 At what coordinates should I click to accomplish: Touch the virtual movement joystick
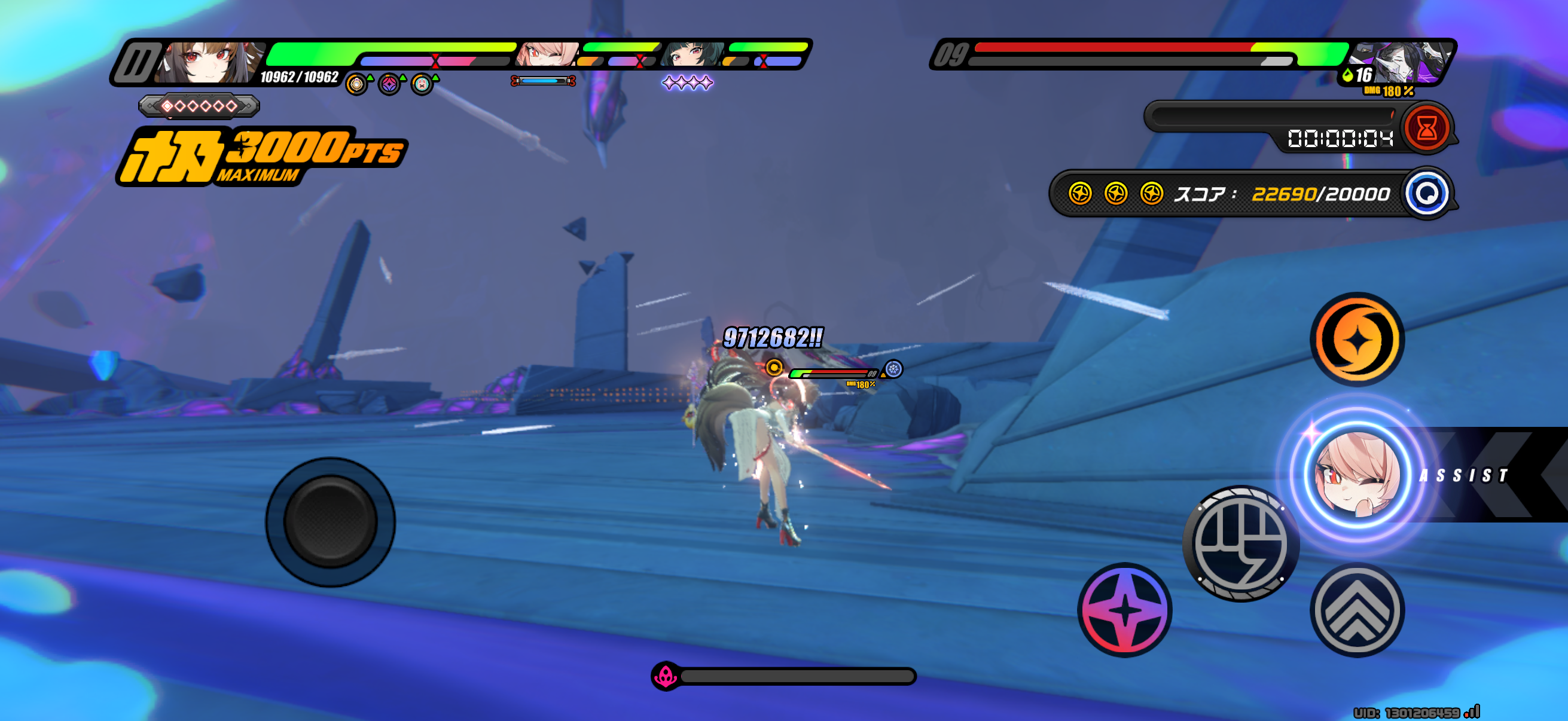[331, 522]
